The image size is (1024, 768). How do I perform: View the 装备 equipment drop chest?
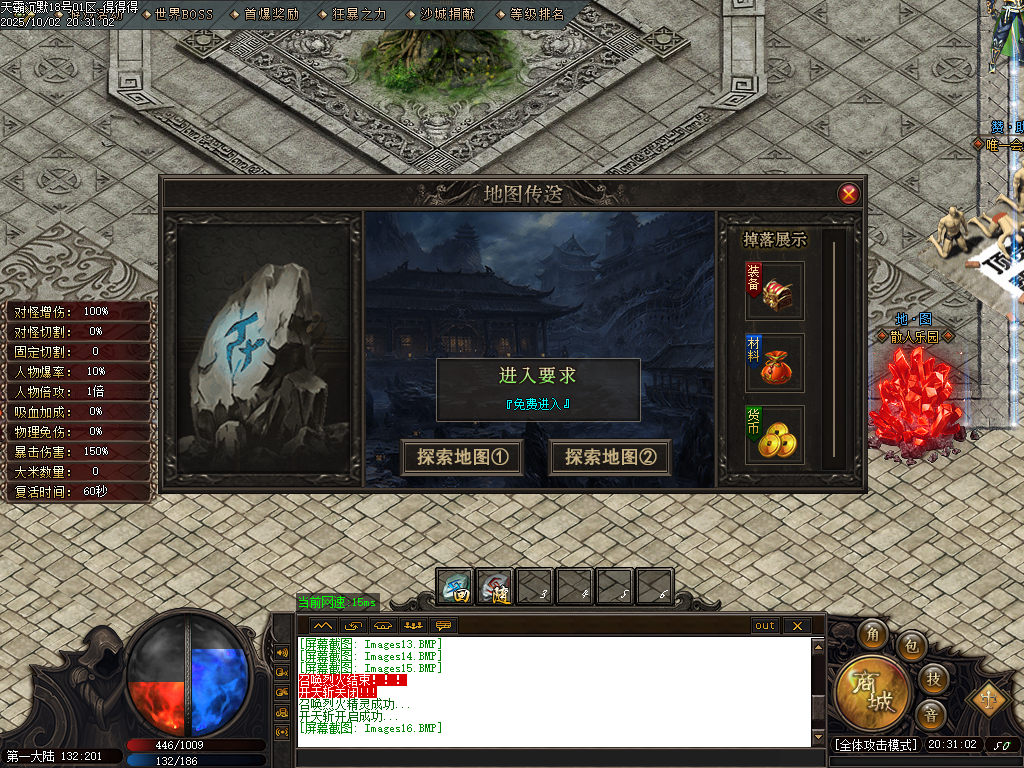point(775,291)
